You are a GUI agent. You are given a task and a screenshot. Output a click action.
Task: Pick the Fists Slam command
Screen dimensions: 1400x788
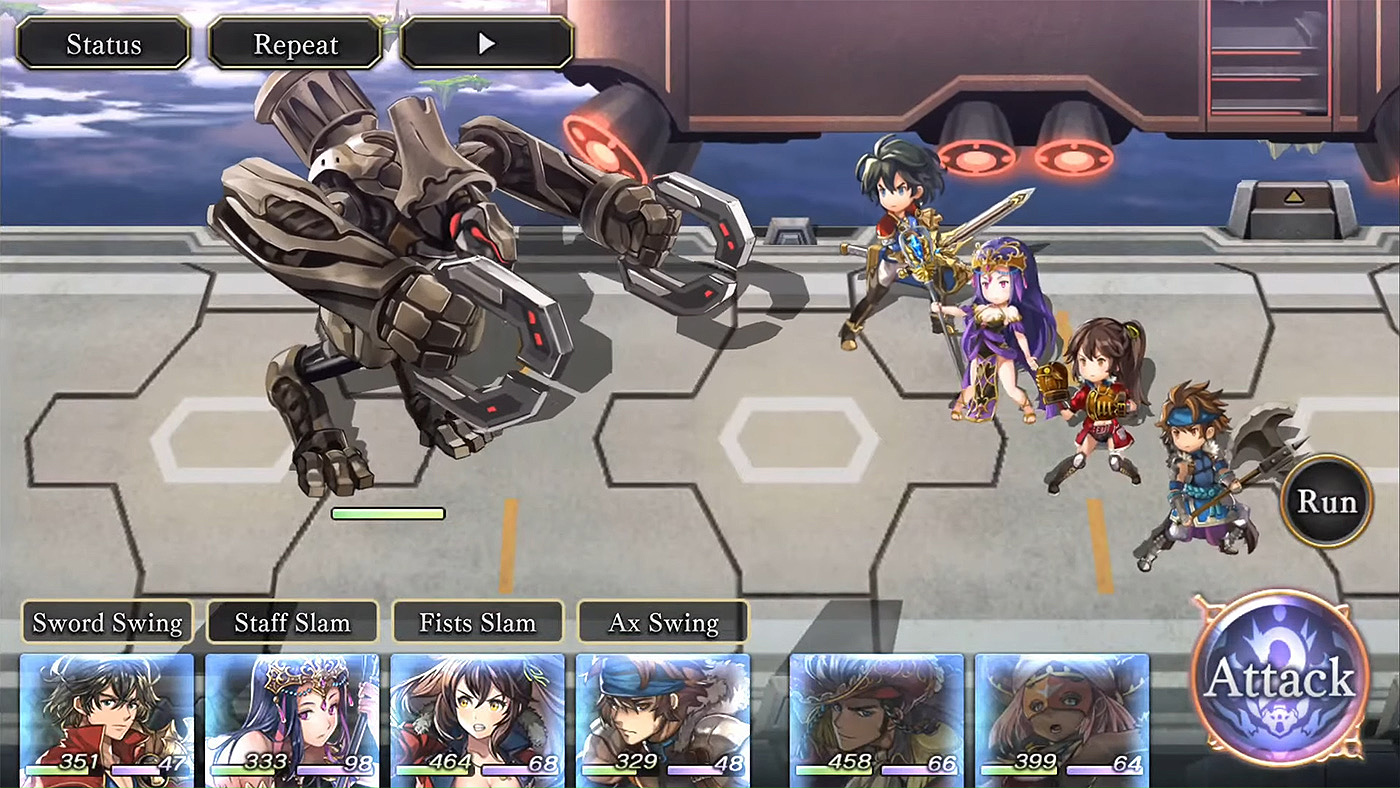coord(477,623)
